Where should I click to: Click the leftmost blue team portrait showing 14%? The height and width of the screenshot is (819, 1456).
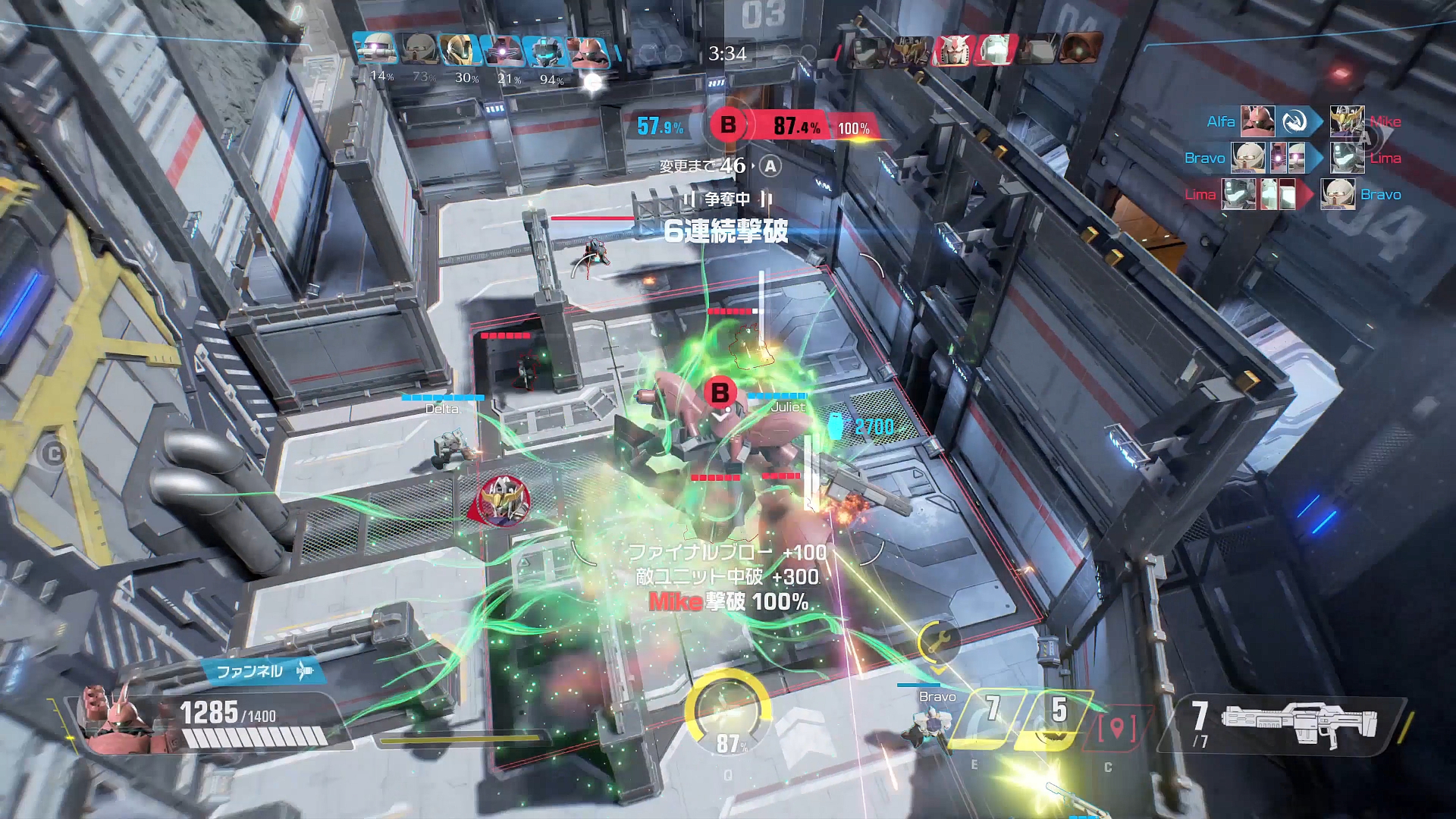(375, 50)
